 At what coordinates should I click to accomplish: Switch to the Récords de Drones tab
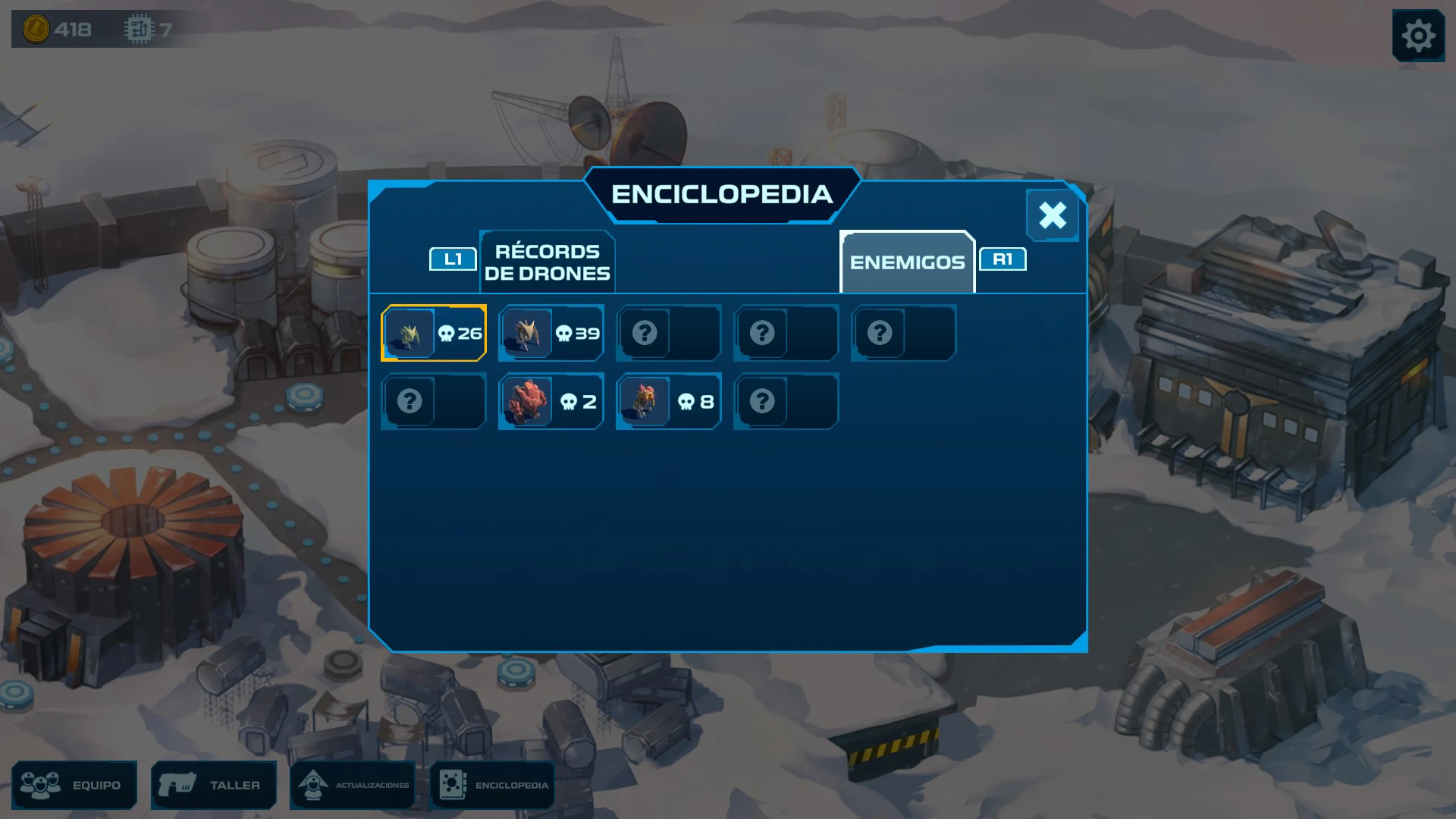[547, 262]
